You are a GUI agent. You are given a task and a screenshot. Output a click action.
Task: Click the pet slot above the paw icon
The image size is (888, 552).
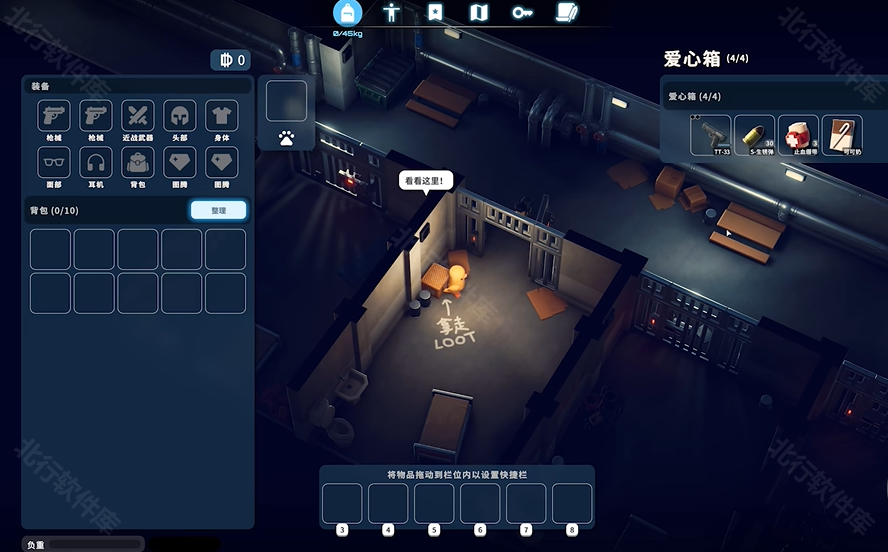pos(286,101)
